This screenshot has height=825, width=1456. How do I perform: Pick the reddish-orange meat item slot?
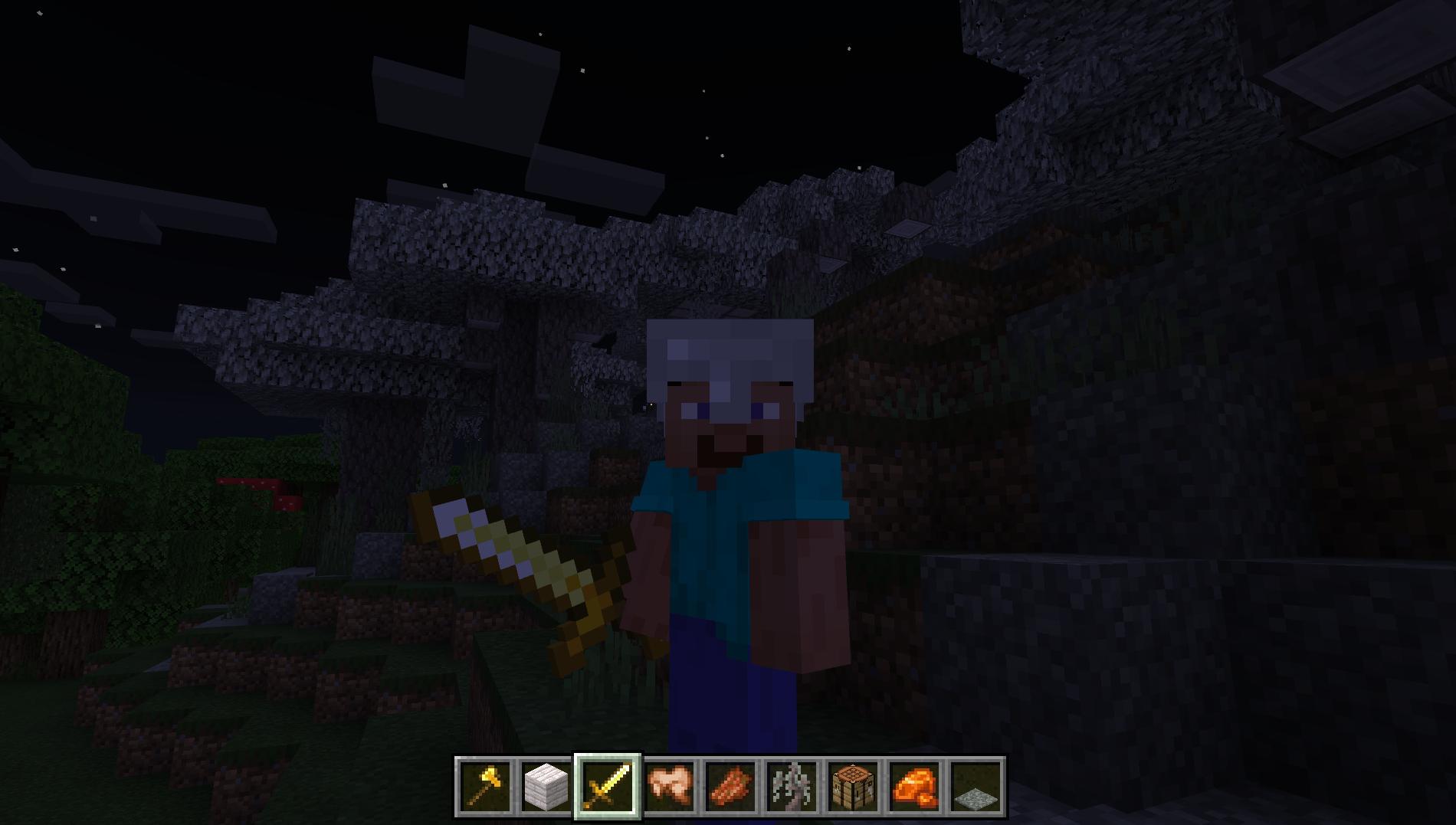tap(730, 787)
